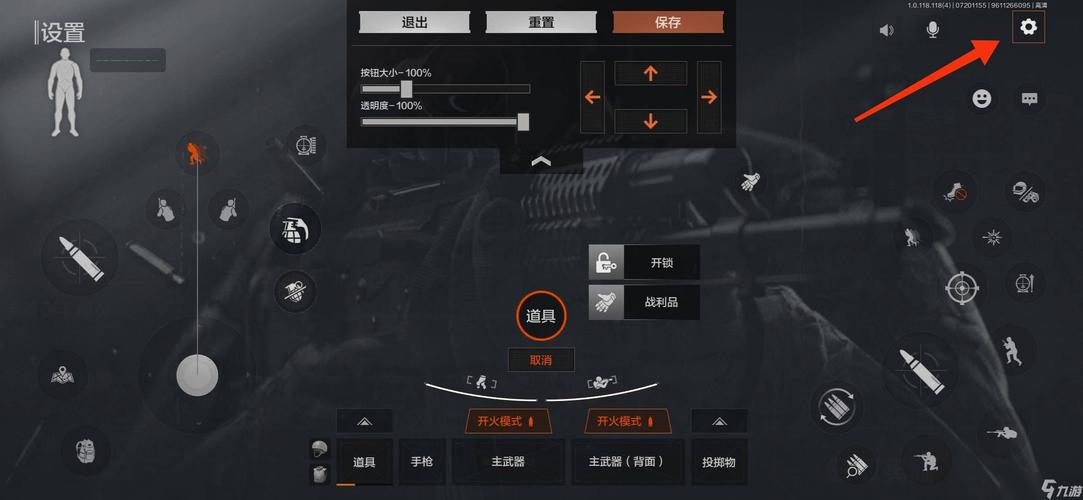Open settings via the gear icon
The image size is (1083, 500).
(1028, 28)
